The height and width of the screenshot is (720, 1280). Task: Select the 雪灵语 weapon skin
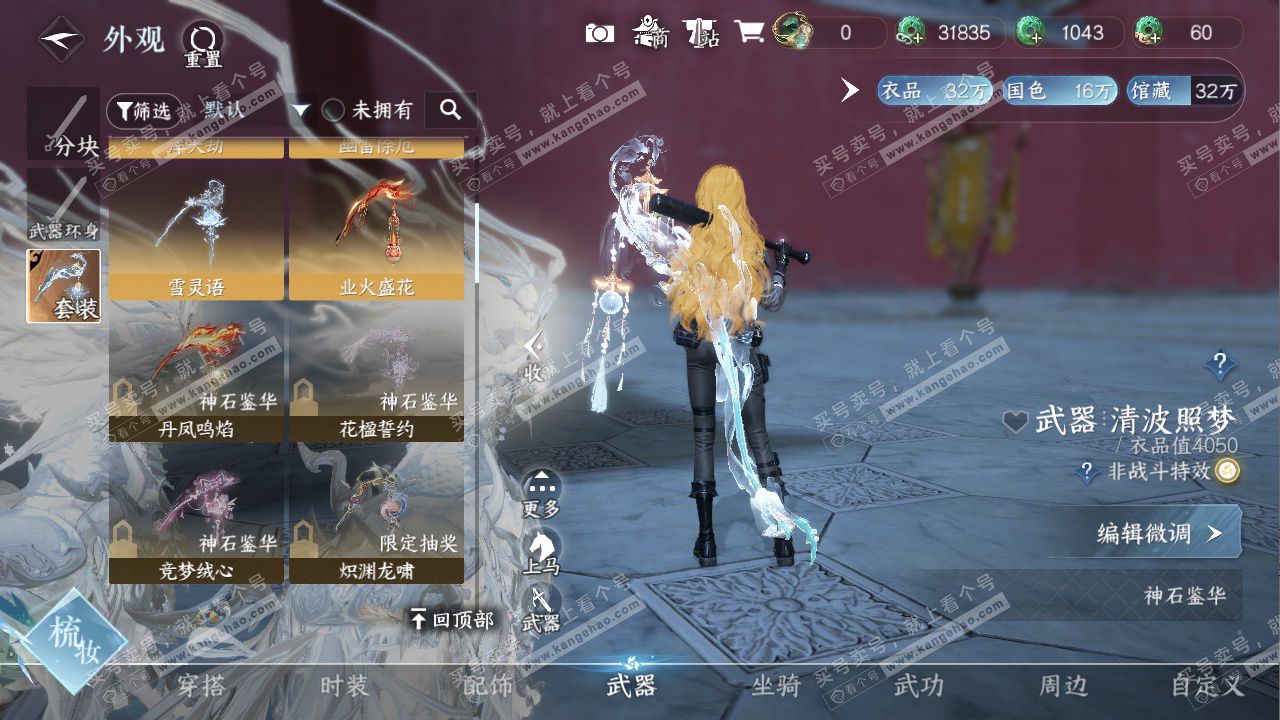click(x=196, y=236)
